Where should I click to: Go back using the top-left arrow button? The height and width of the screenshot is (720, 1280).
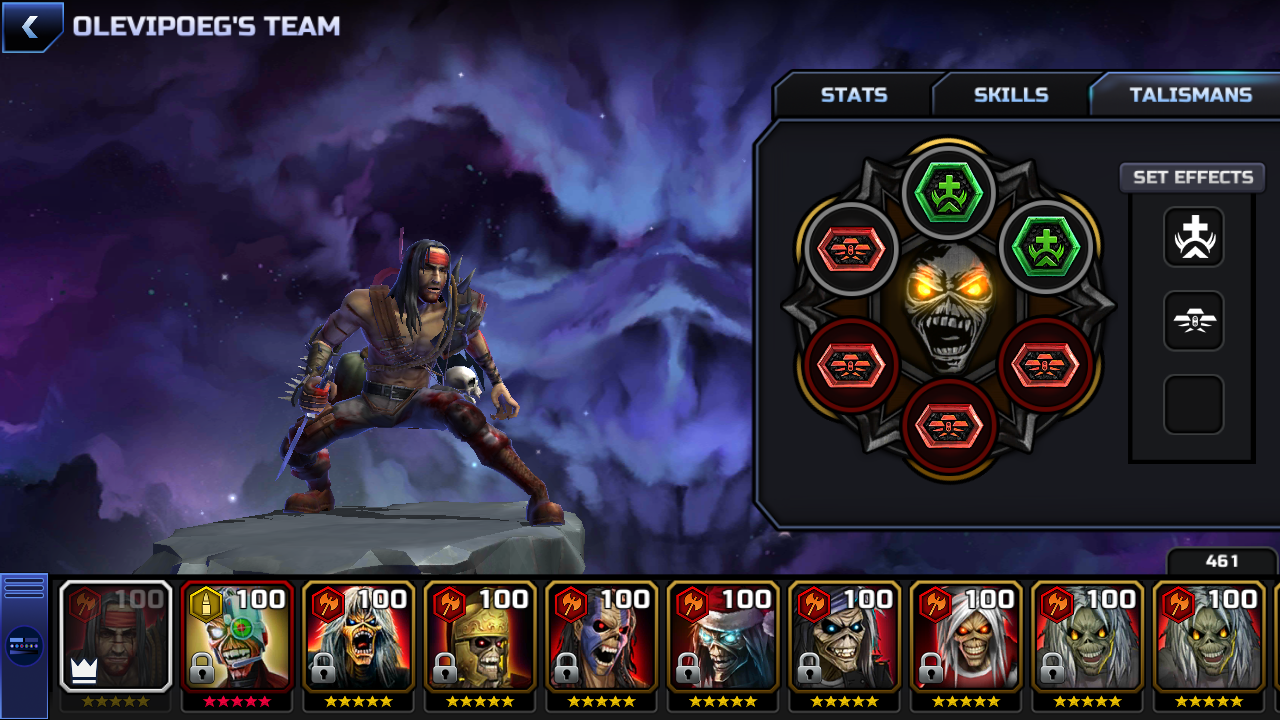32,27
